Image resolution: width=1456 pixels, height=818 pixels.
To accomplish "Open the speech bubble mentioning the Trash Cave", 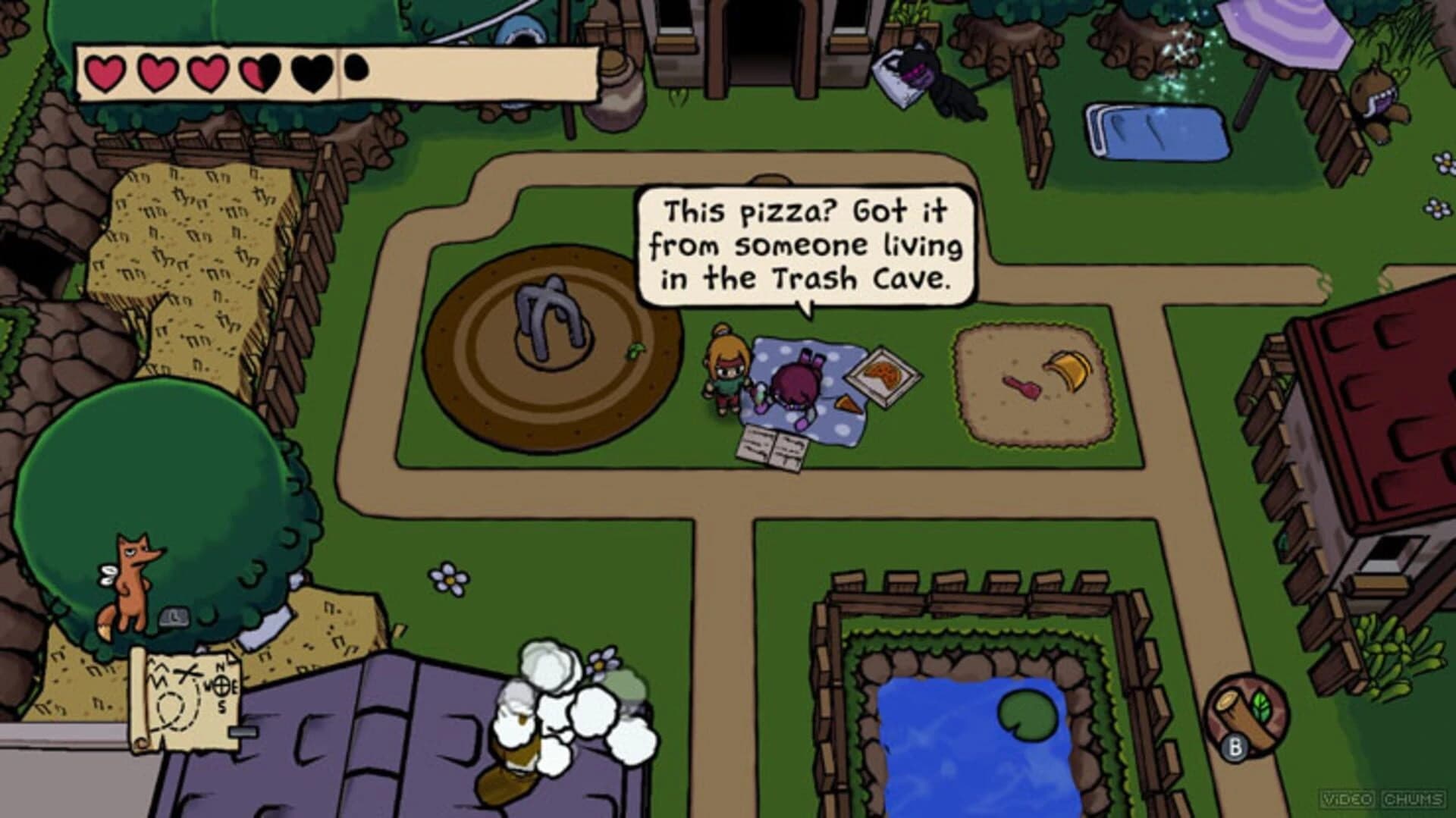I will [804, 243].
